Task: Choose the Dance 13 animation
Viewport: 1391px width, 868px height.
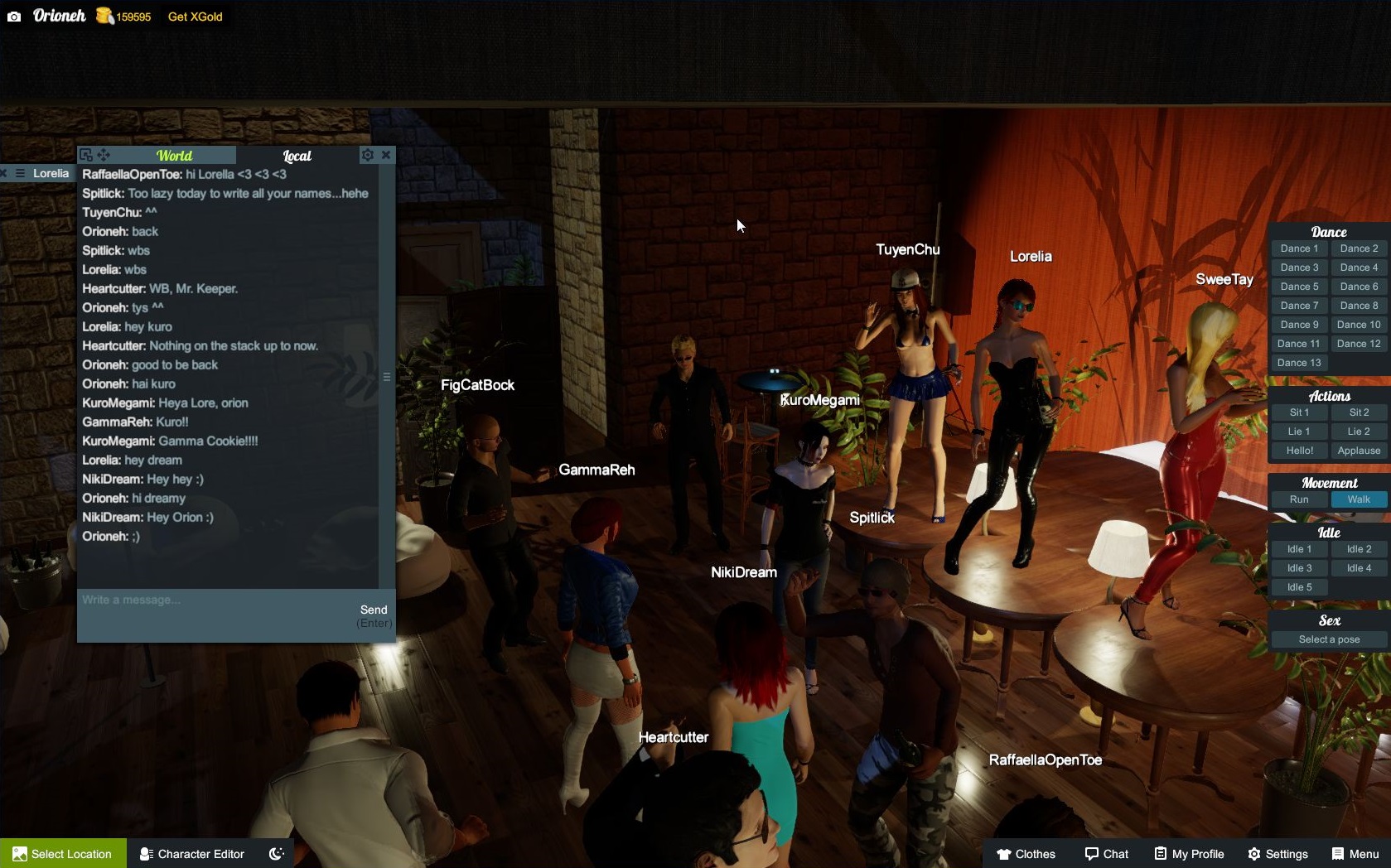Action: 1298,363
